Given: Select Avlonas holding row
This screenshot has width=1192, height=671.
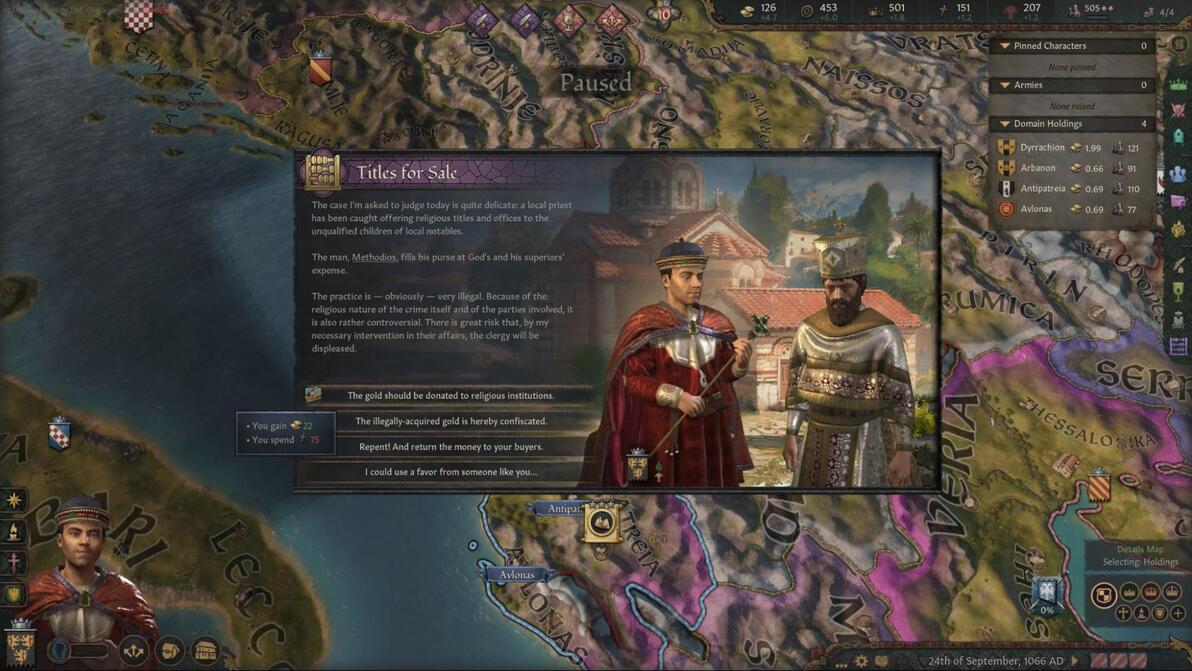Looking at the screenshot, I should click(1036, 210).
